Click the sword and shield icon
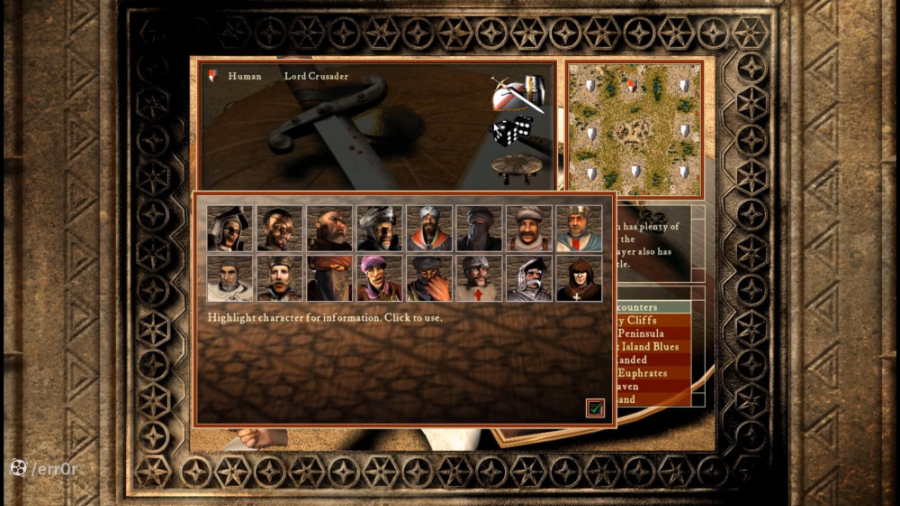This screenshot has height=506, width=900. tap(517, 94)
